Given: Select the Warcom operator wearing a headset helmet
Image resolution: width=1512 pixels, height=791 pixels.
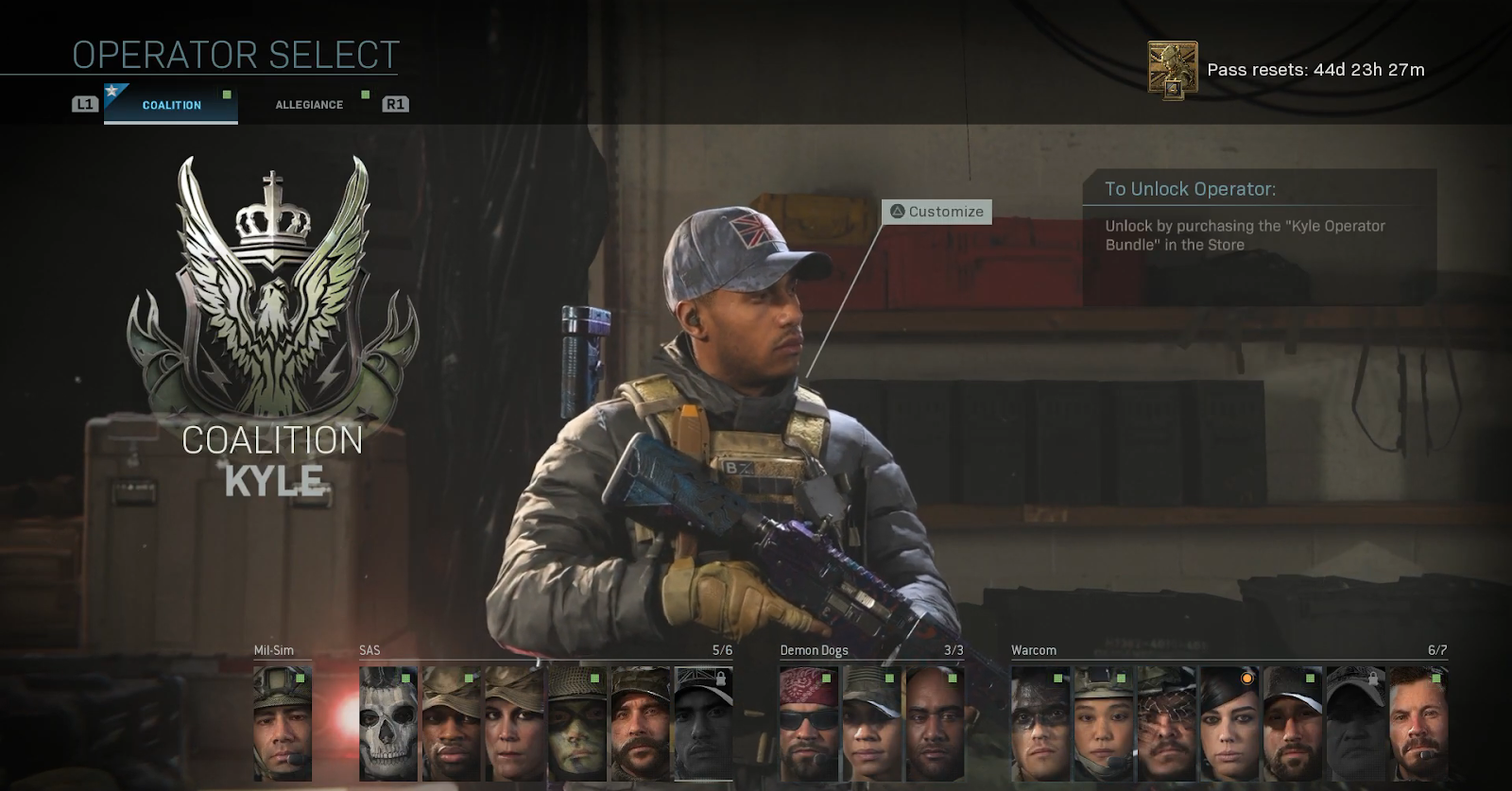Looking at the screenshot, I should click(1103, 724).
